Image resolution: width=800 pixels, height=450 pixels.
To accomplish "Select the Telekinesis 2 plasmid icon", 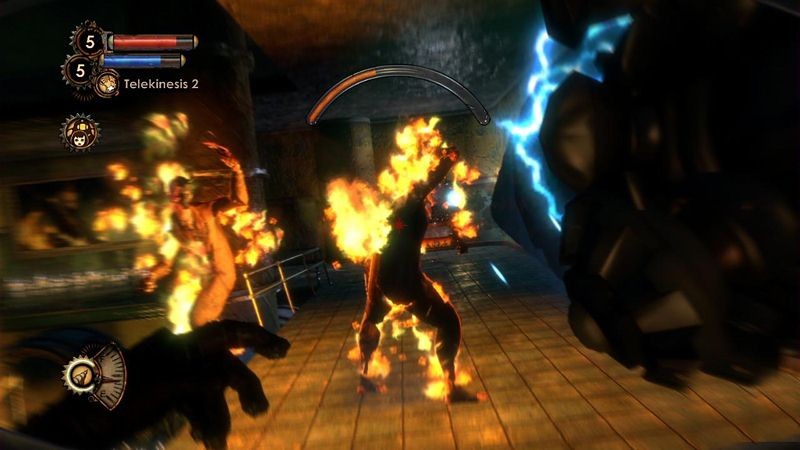I will tap(106, 84).
